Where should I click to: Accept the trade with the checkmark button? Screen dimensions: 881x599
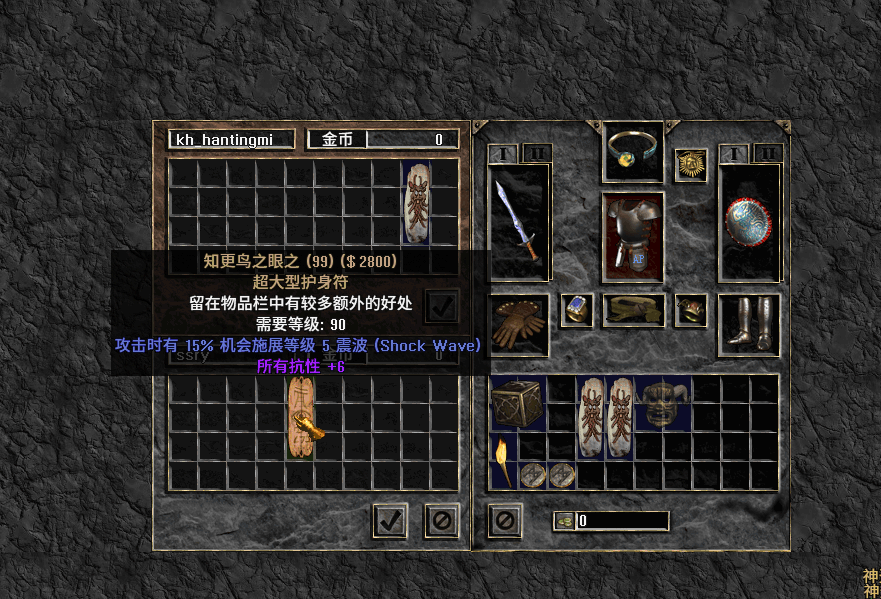tap(389, 520)
